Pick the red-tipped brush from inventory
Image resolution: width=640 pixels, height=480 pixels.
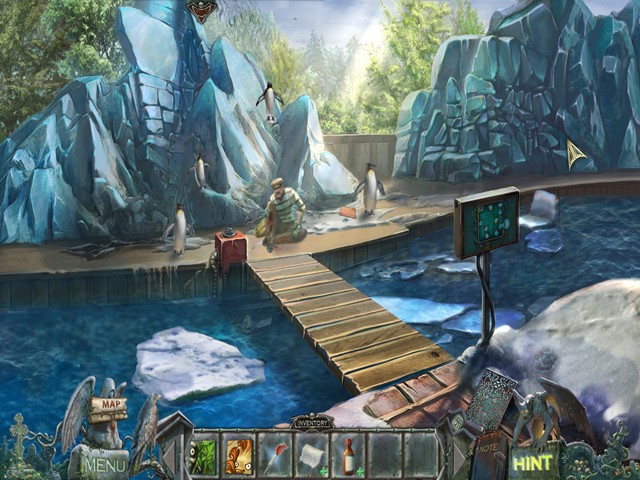(x=276, y=454)
